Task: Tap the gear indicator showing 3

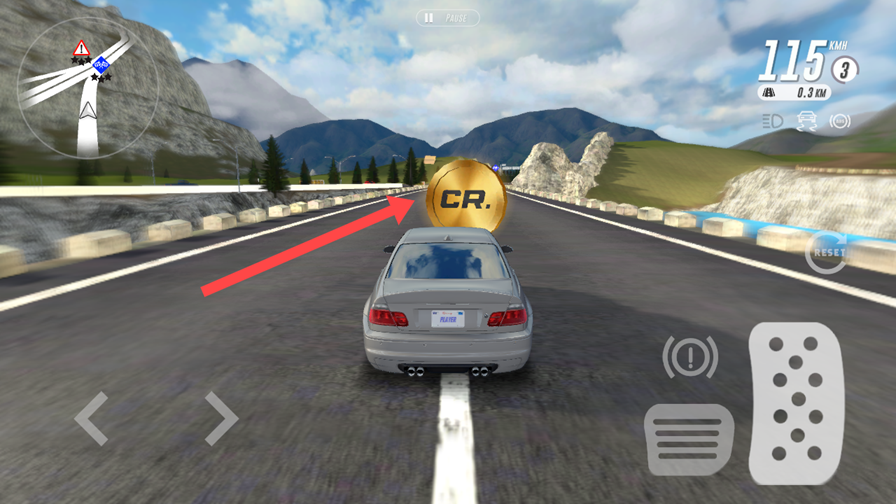Action: point(844,69)
